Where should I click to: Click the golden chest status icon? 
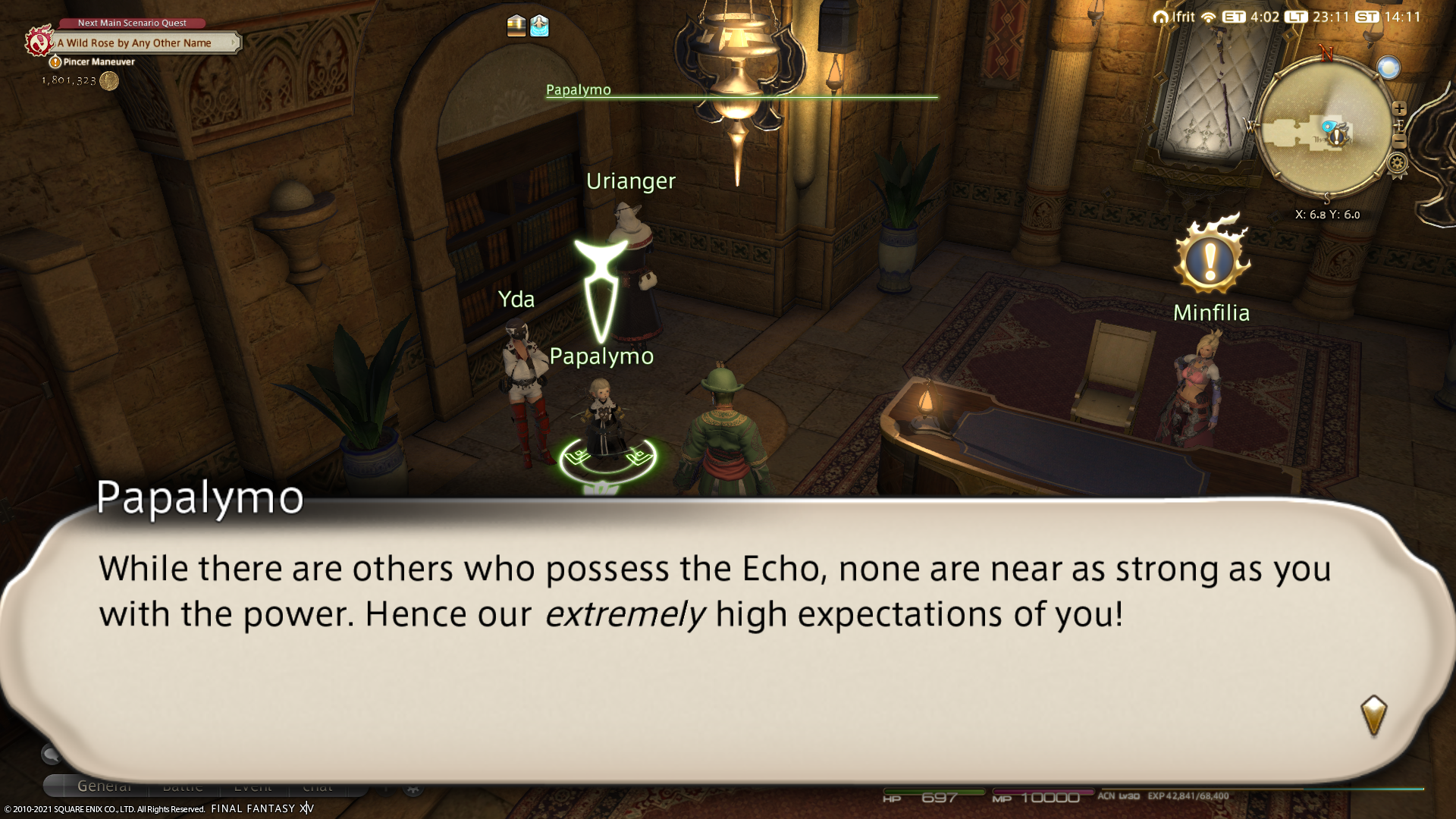pos(516,26)
